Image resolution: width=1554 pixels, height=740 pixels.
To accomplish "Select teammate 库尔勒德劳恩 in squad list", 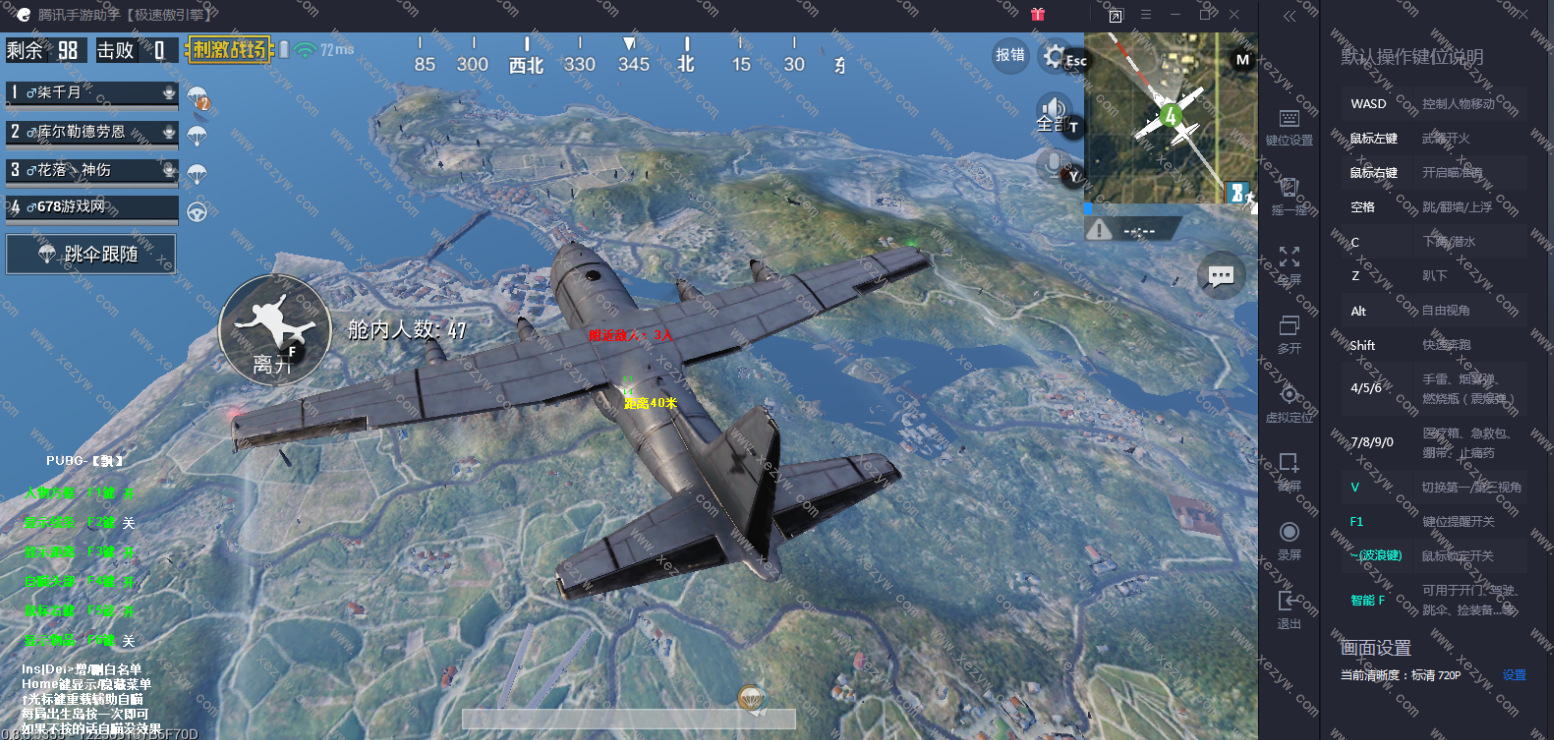I will point(92,132).
